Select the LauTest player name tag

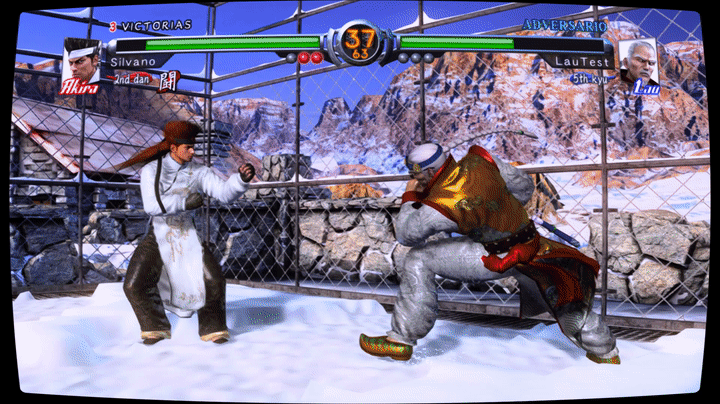(x=577, y=62)
